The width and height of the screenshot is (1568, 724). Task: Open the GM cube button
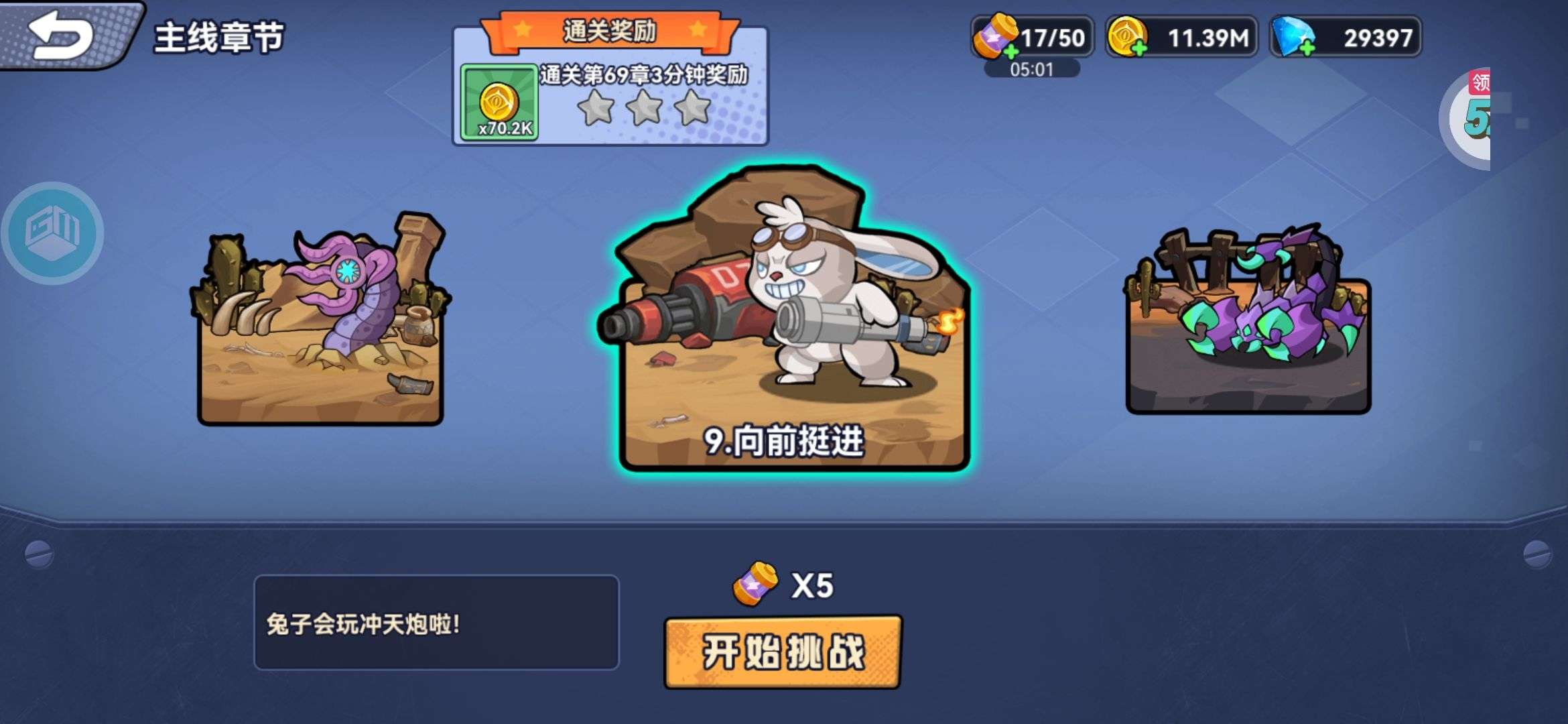click(52, 233)
